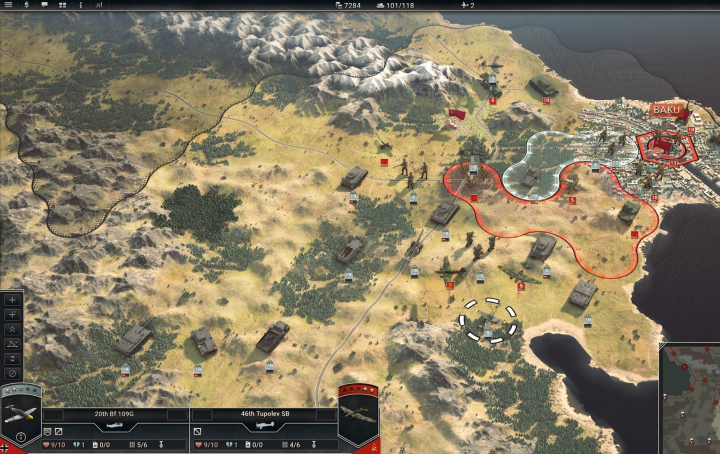The image size is (720, 454).
Task: Click the BAKU city objective label
Action: (x=665, y=110)
